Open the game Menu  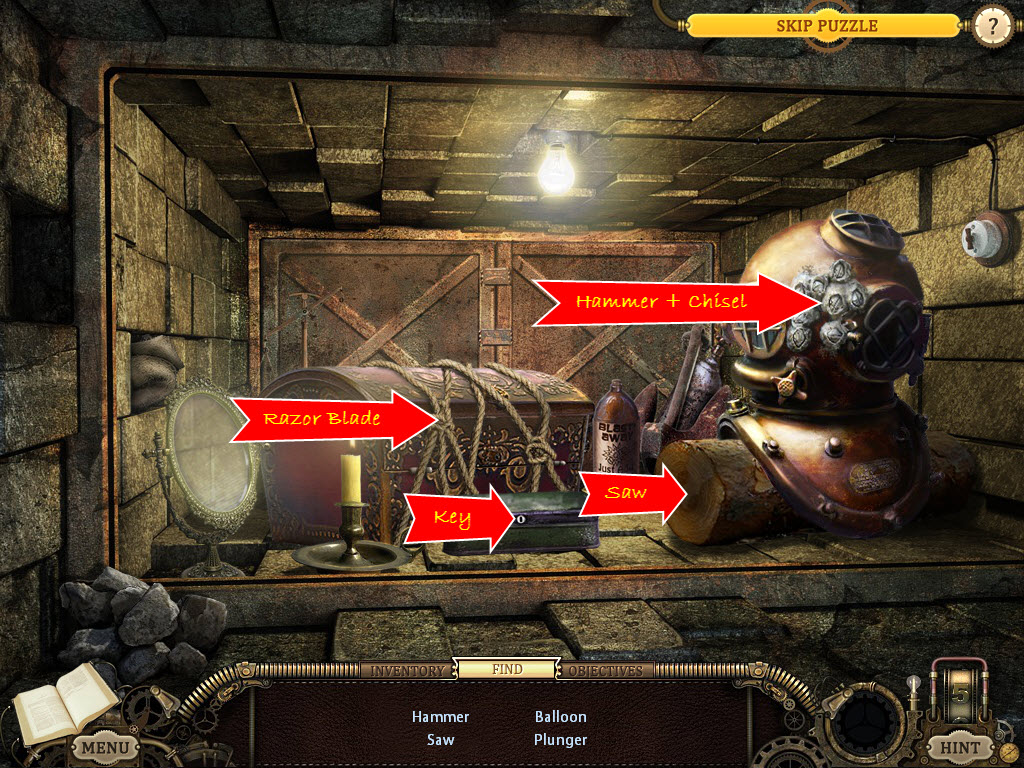click(x=105, y=746)
